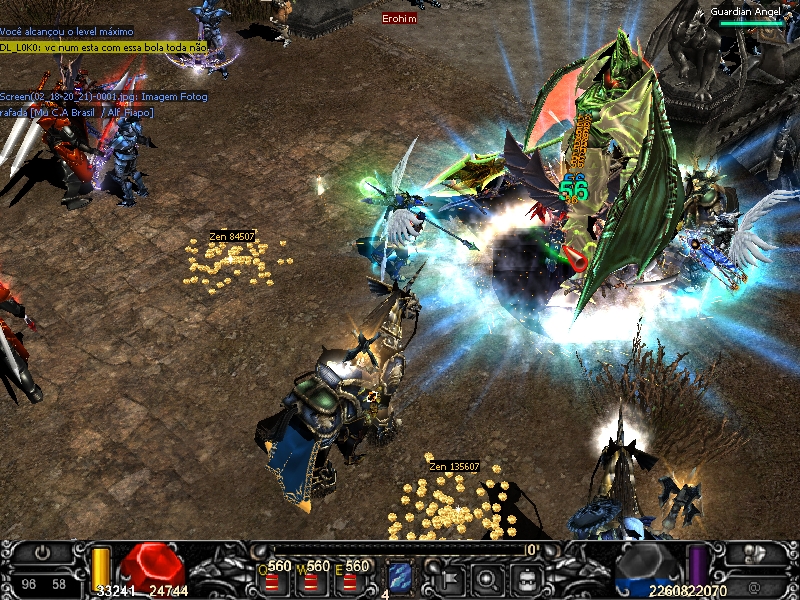Use the red potion in the W slot
This screenshot has width=800, height=600.
(310, 577)
